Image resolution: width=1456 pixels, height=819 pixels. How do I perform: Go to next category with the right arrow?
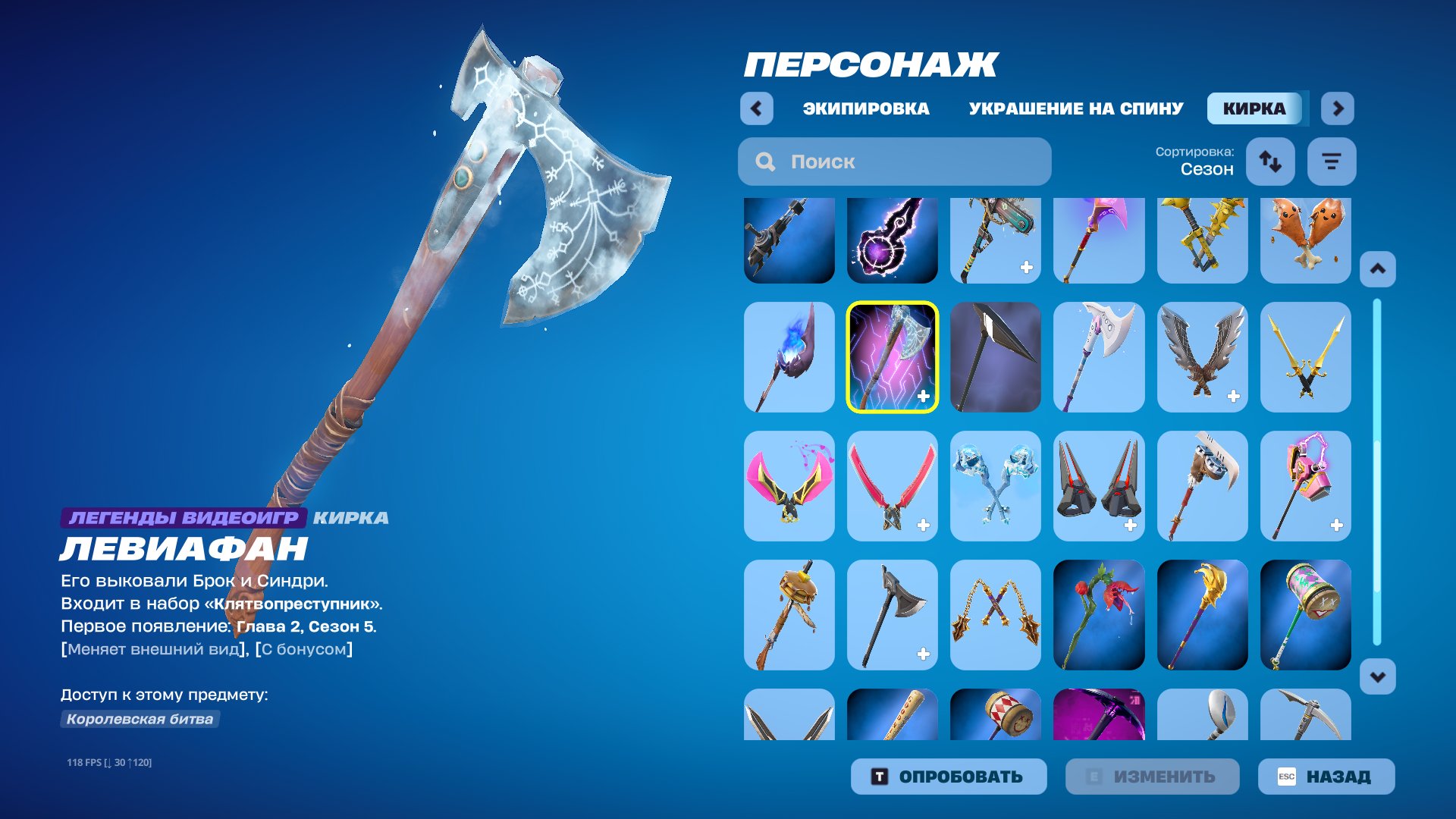1338,108
